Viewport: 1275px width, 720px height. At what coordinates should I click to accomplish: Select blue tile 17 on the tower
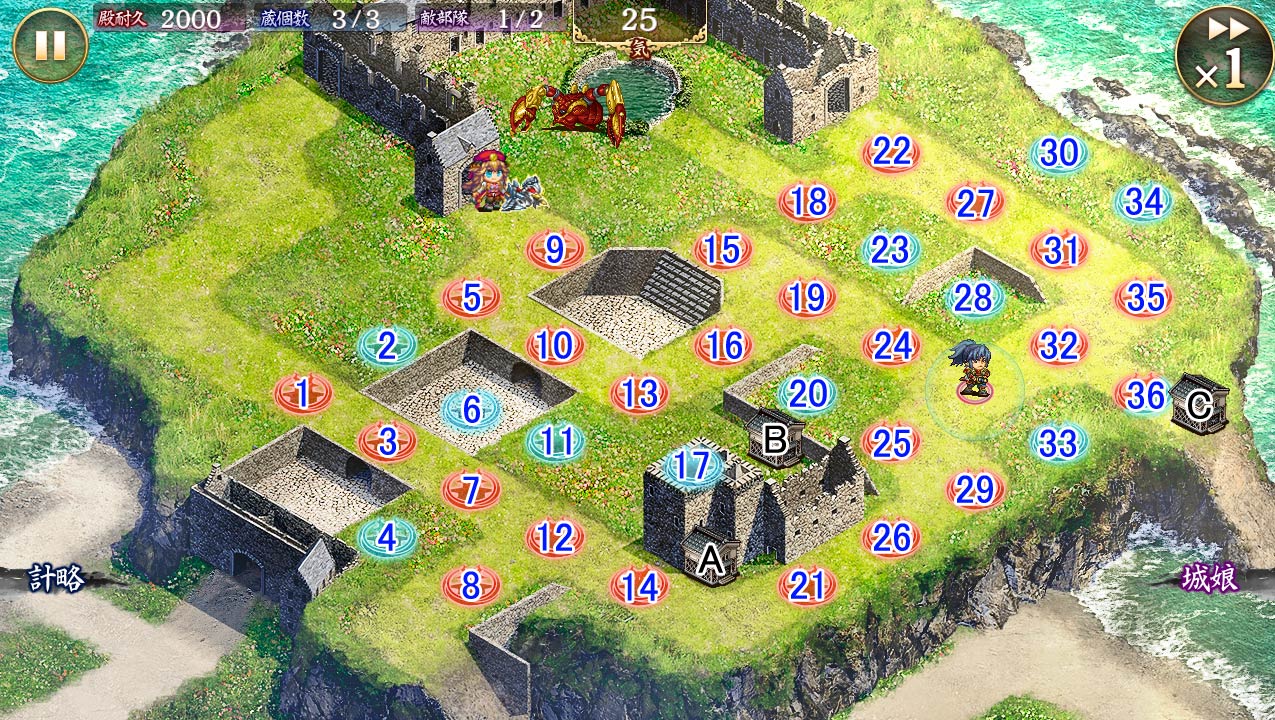(x=692, y=465)
